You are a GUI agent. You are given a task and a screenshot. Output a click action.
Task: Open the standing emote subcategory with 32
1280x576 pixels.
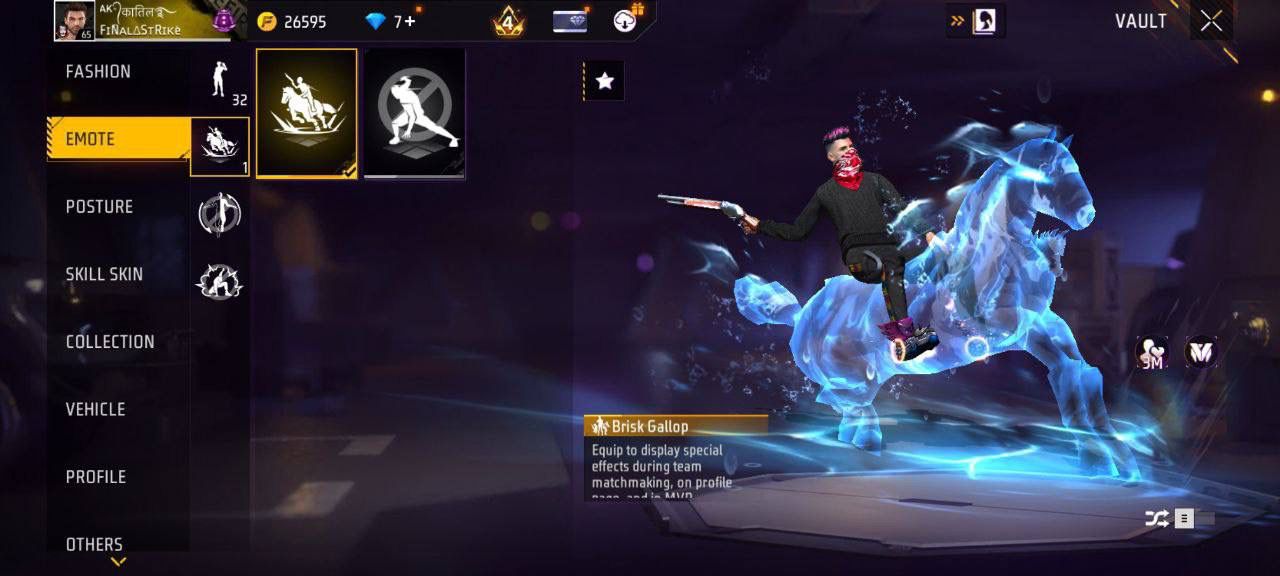220,80
